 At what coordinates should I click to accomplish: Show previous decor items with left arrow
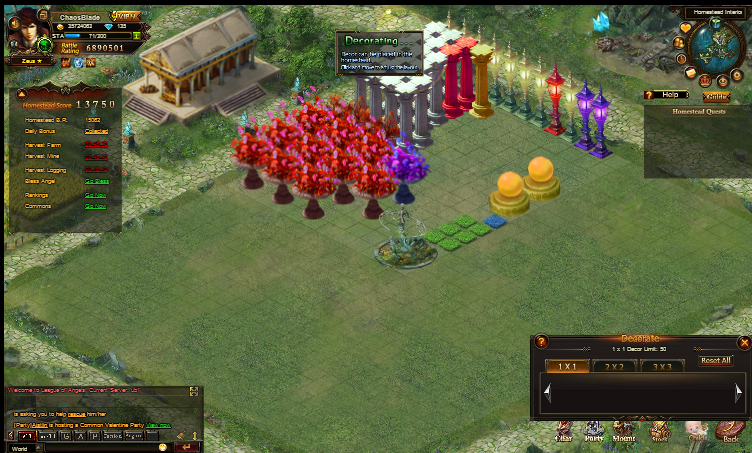point(547,394)
